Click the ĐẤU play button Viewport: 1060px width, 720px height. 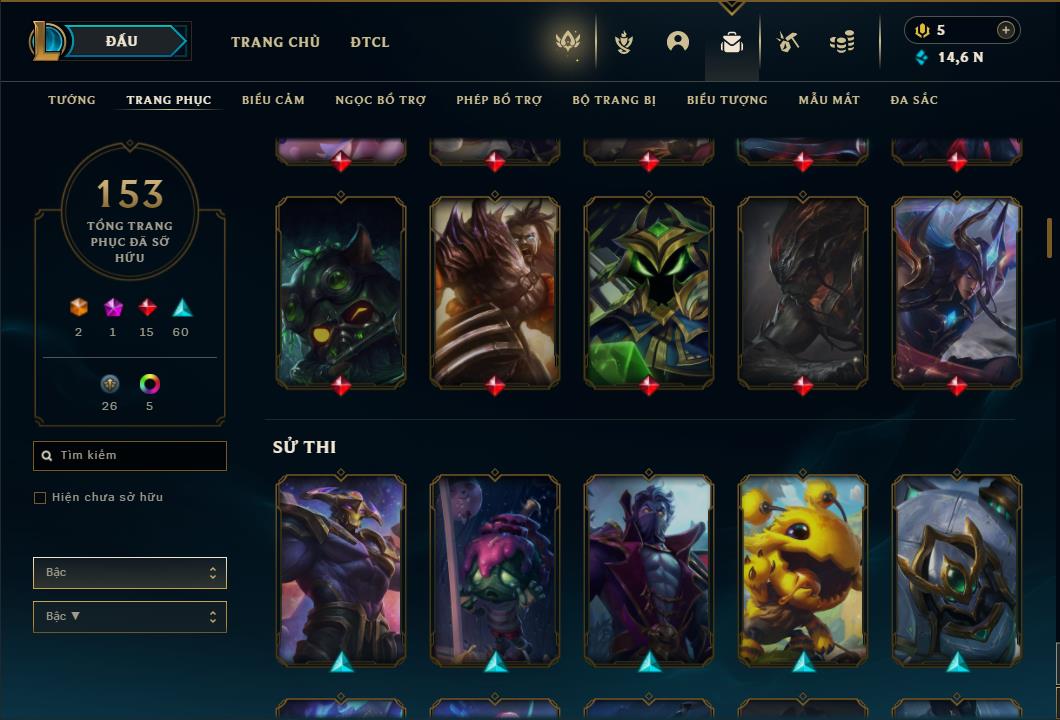[122, 41]
